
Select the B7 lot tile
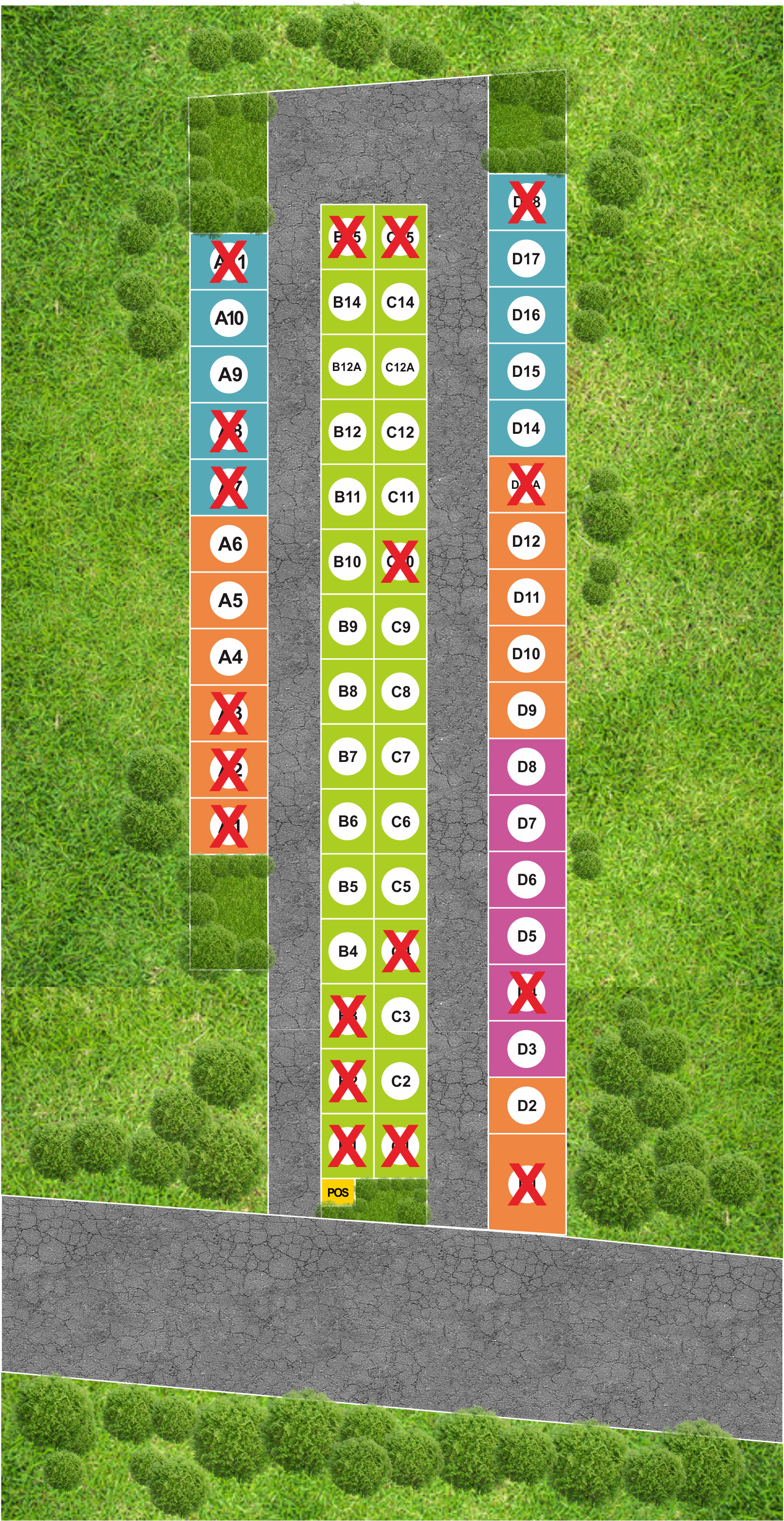[347, 757]
